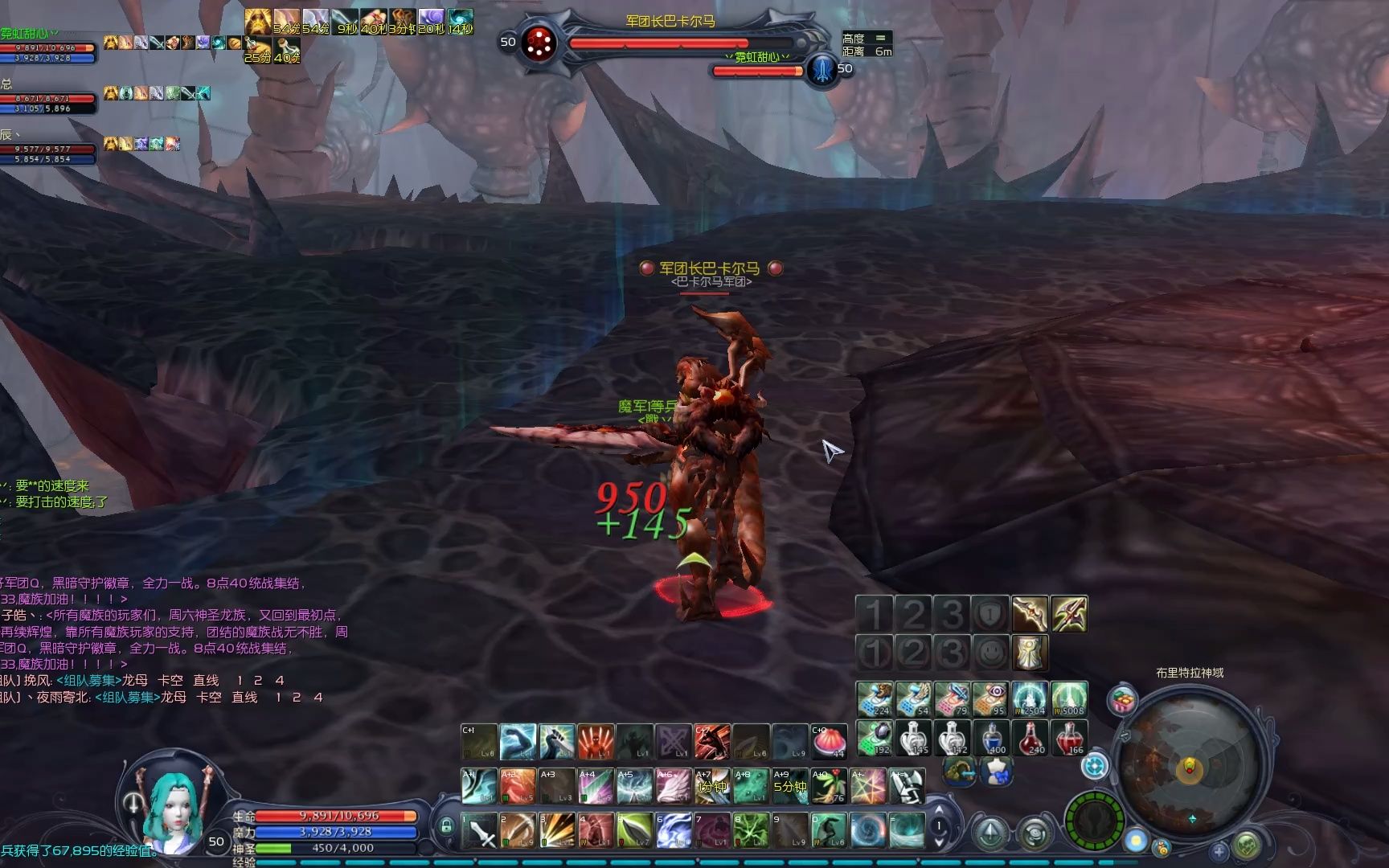Toggle the hotbar lock padlock

[x=446, y=825]
